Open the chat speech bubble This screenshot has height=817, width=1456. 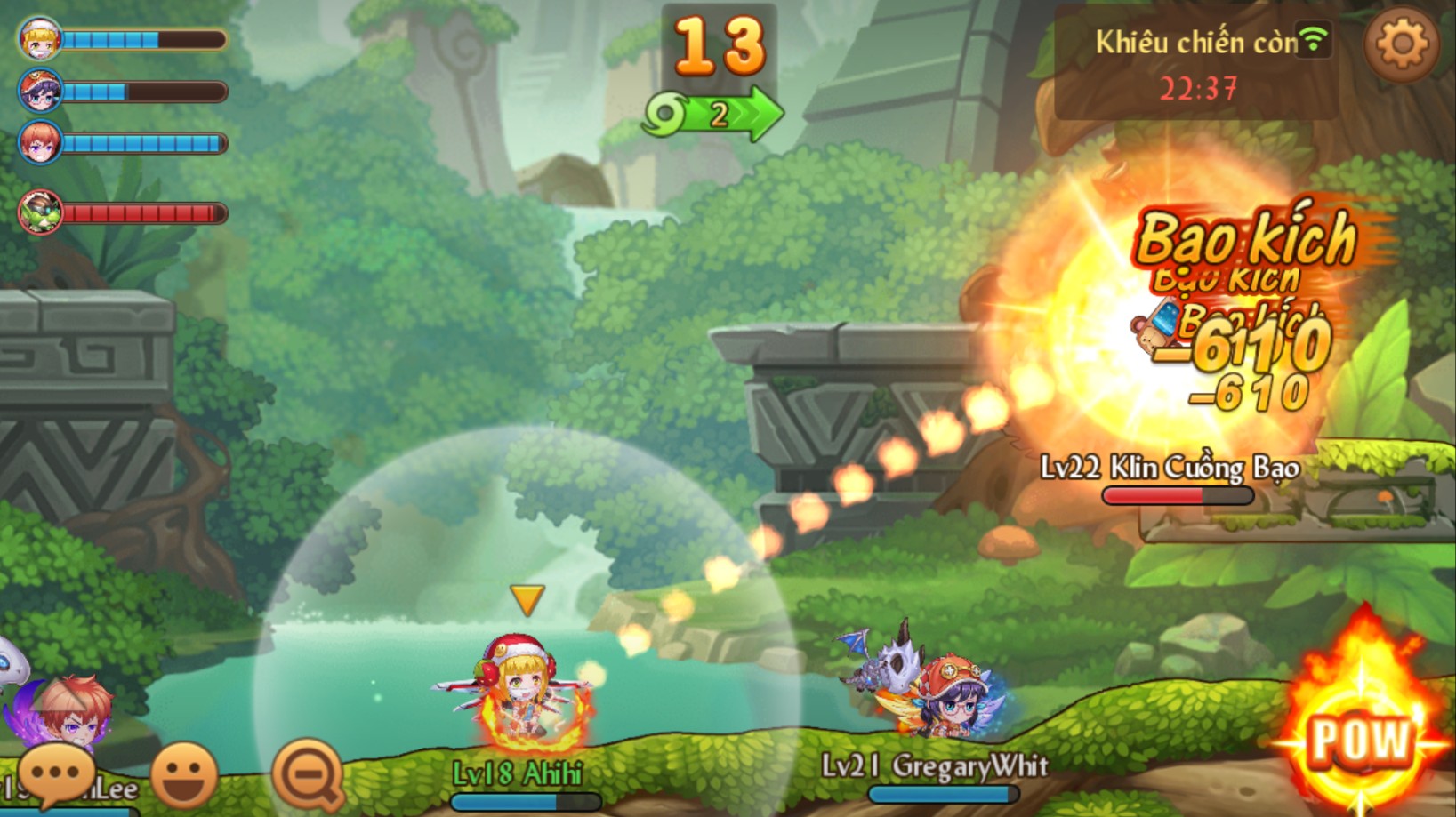(x=55, y=772)
